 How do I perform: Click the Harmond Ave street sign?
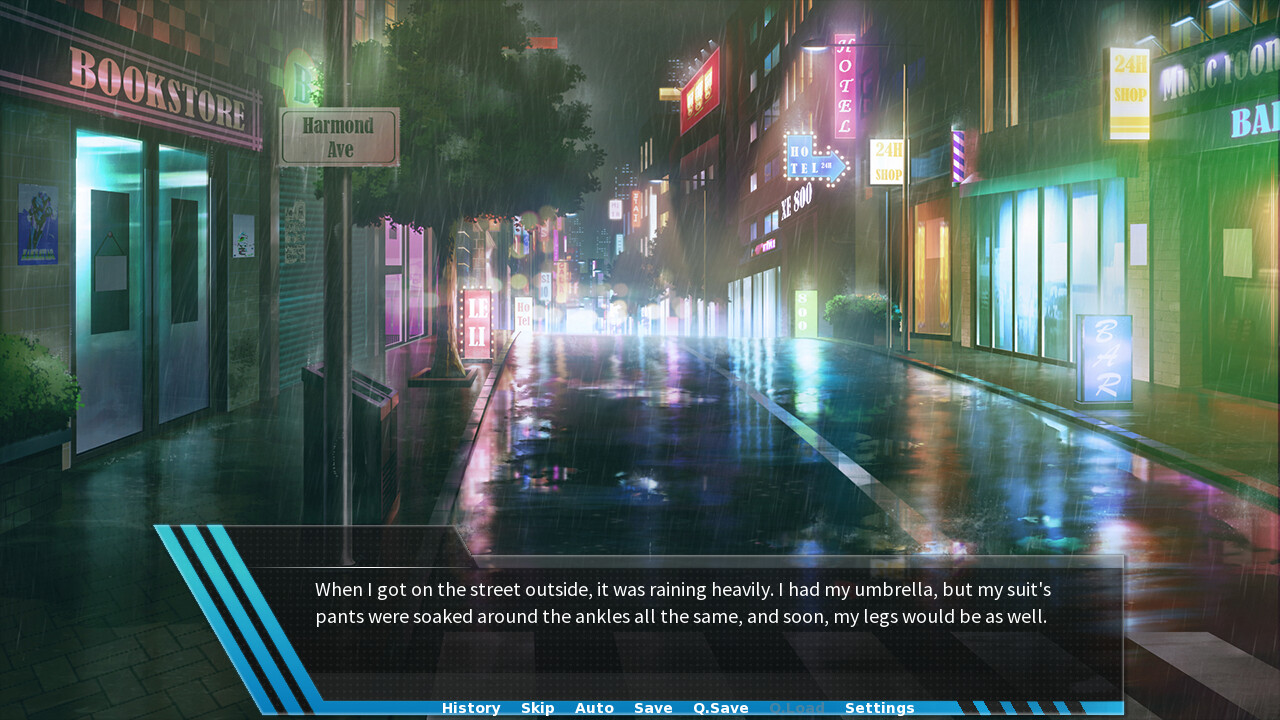tap(338, 133)
